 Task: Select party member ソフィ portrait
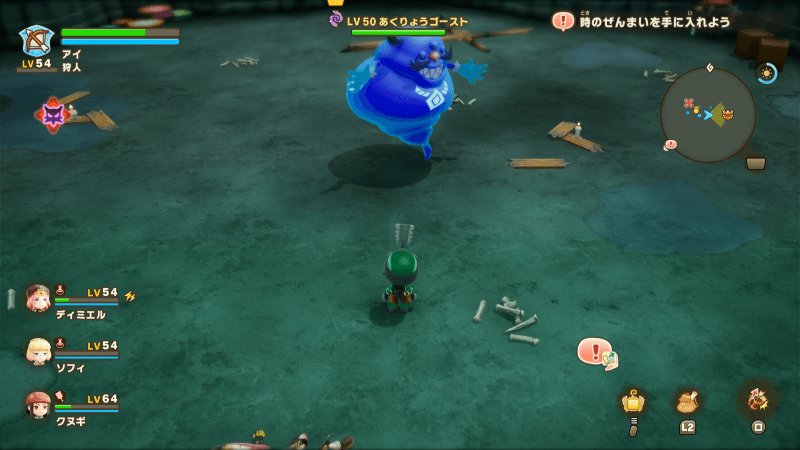[39, 351]
